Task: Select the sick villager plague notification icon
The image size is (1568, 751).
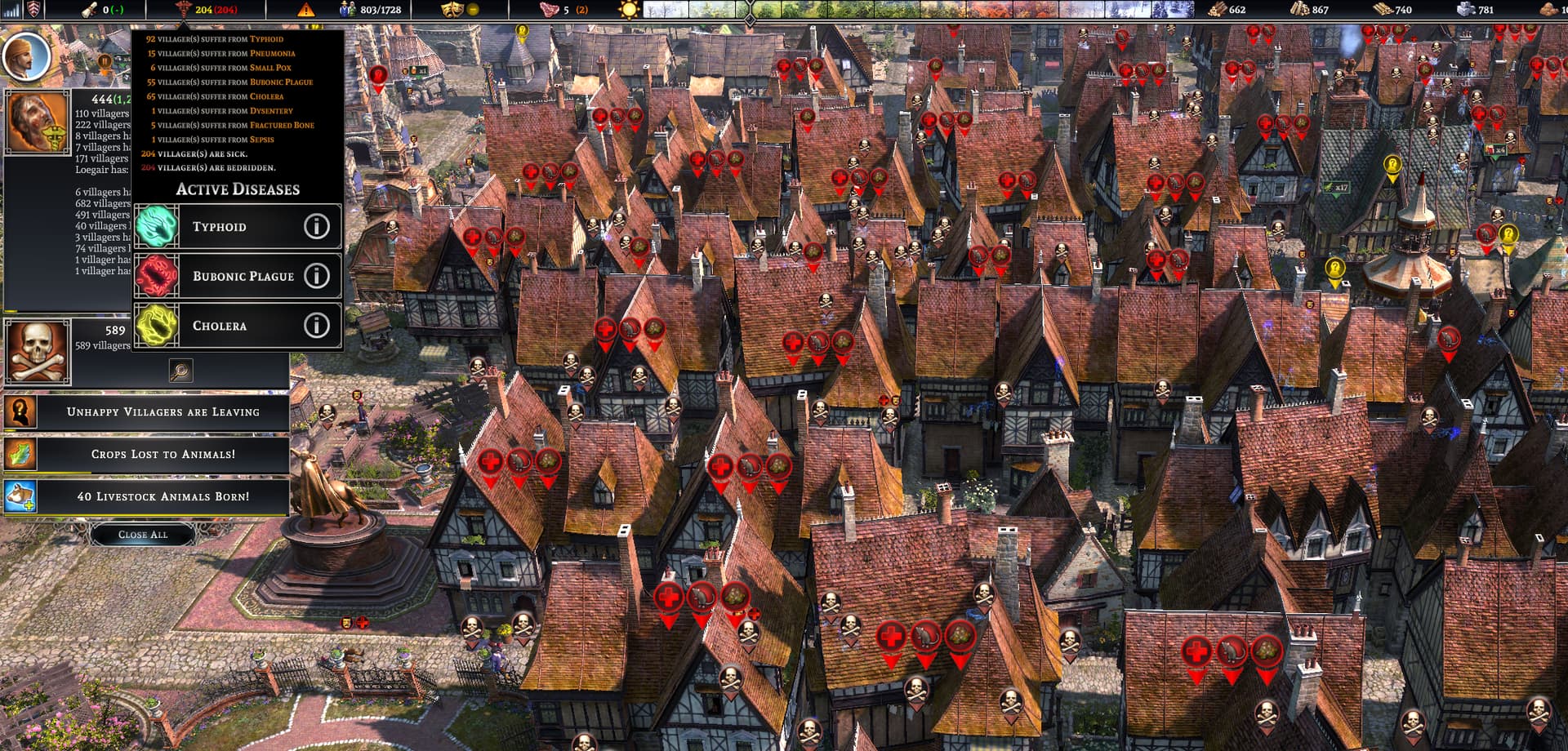Action: 38,122
